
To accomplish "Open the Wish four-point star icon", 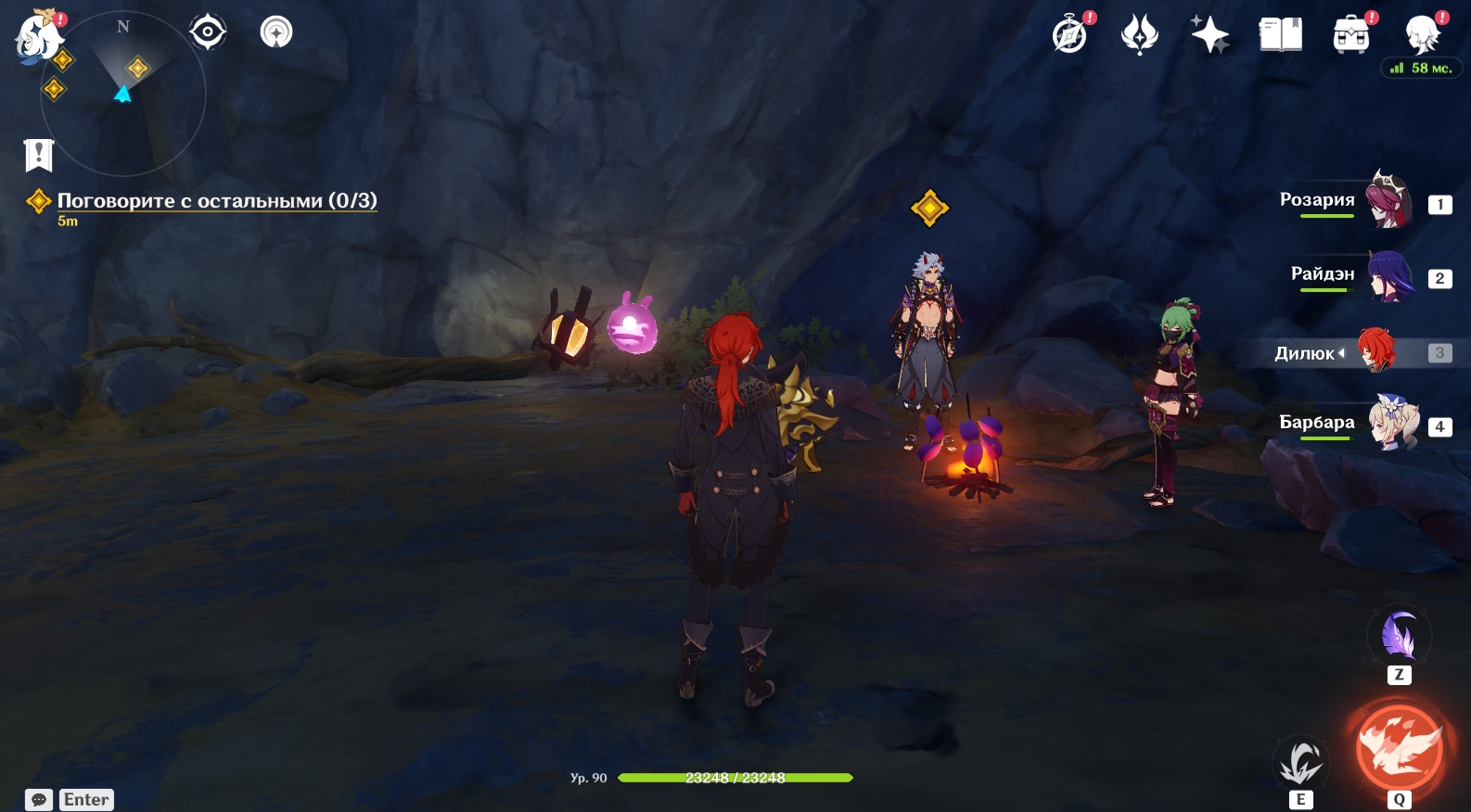I will coord(1210,35).
